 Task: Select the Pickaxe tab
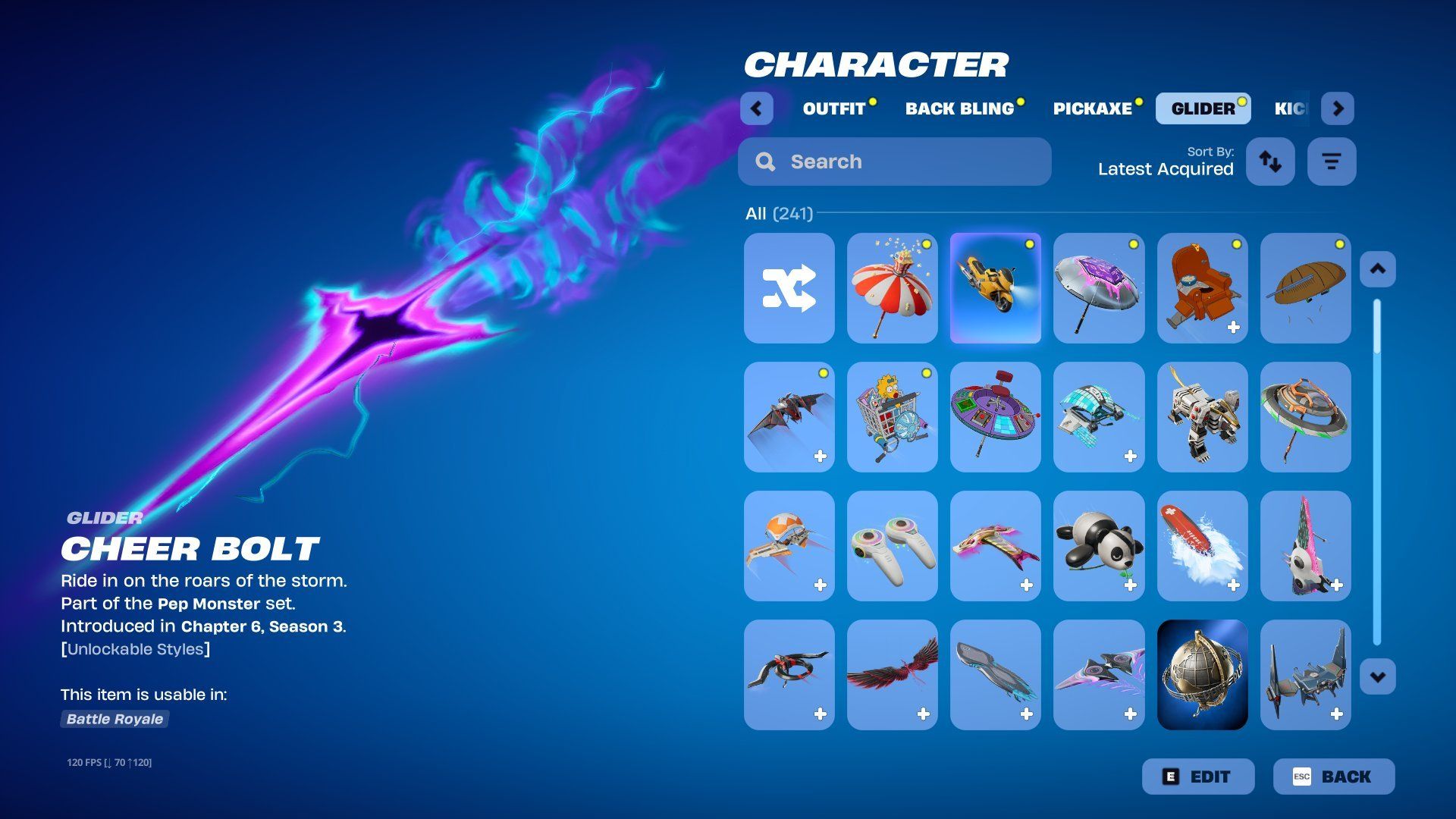click(x=1092, y=108)
